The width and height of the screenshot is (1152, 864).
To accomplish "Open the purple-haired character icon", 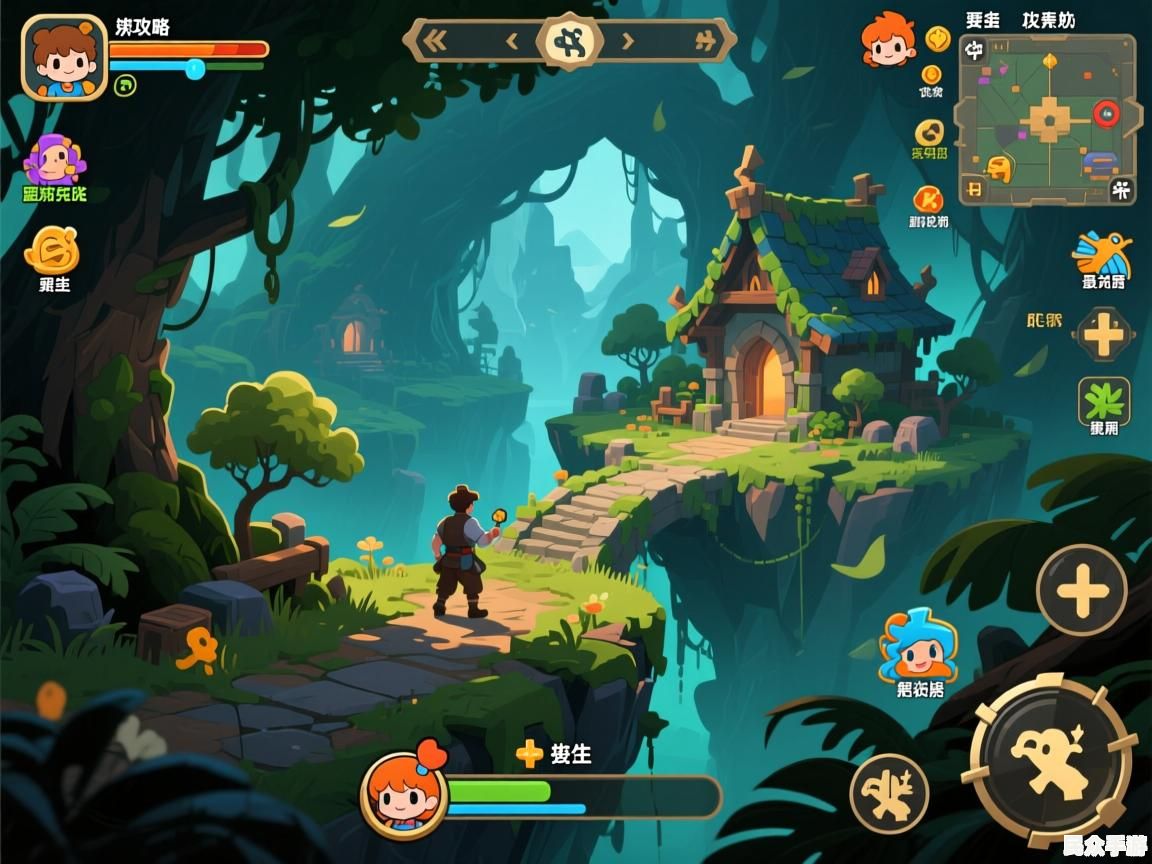I will pyautogui.click(x=54, y=160).
